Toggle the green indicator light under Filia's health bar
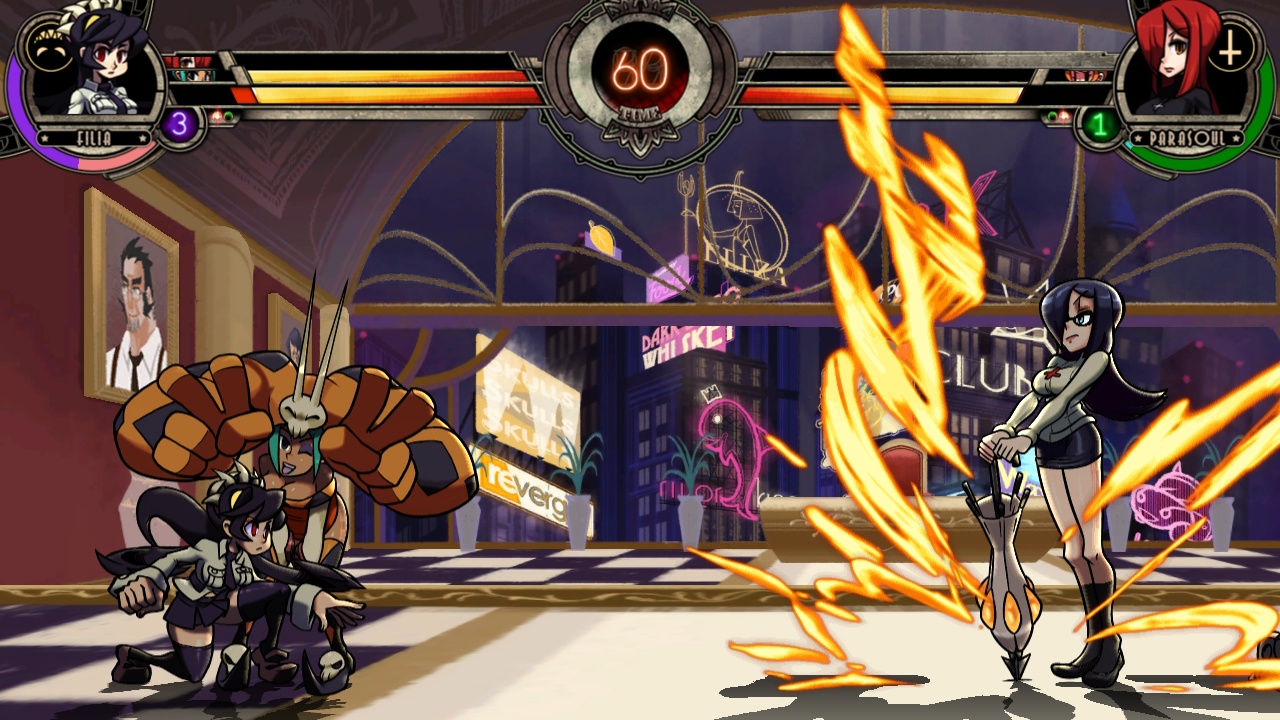The image size is (1280, 720). tap(229, 115)
